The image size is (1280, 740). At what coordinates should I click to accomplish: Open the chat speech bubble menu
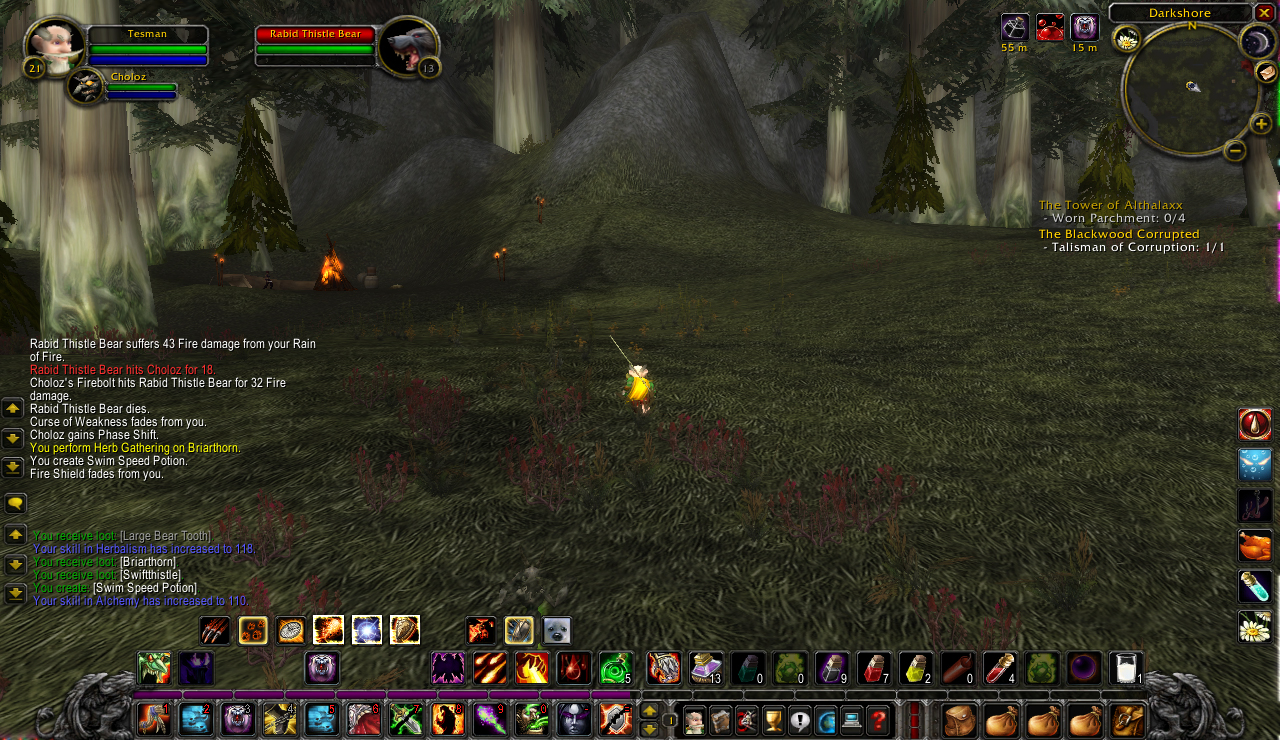(x=15, y=503)
